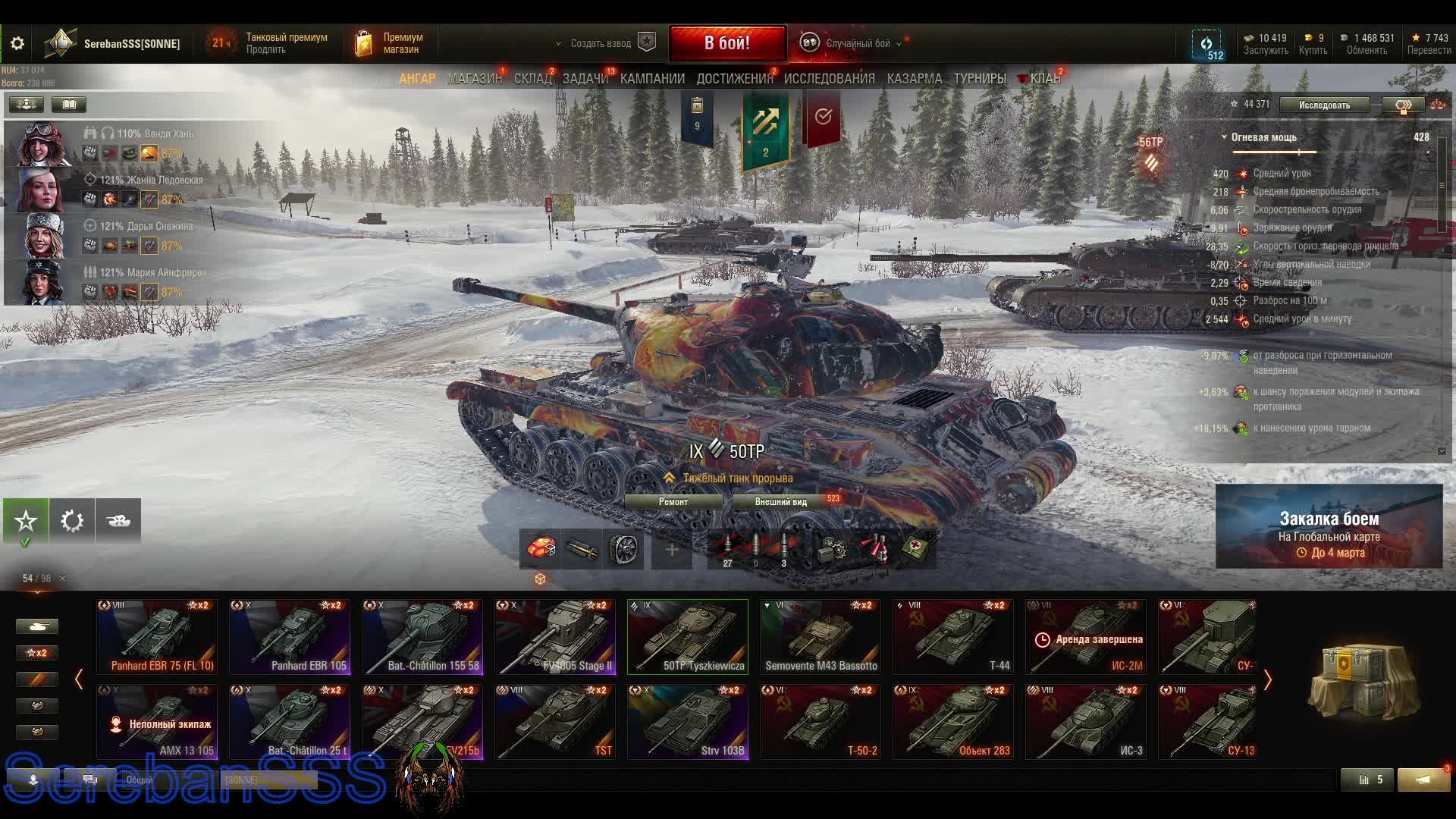Select the Strv 103B tank
Image resolution: width=1456 pixels, height=819 pixels.
tap(688, 722)
